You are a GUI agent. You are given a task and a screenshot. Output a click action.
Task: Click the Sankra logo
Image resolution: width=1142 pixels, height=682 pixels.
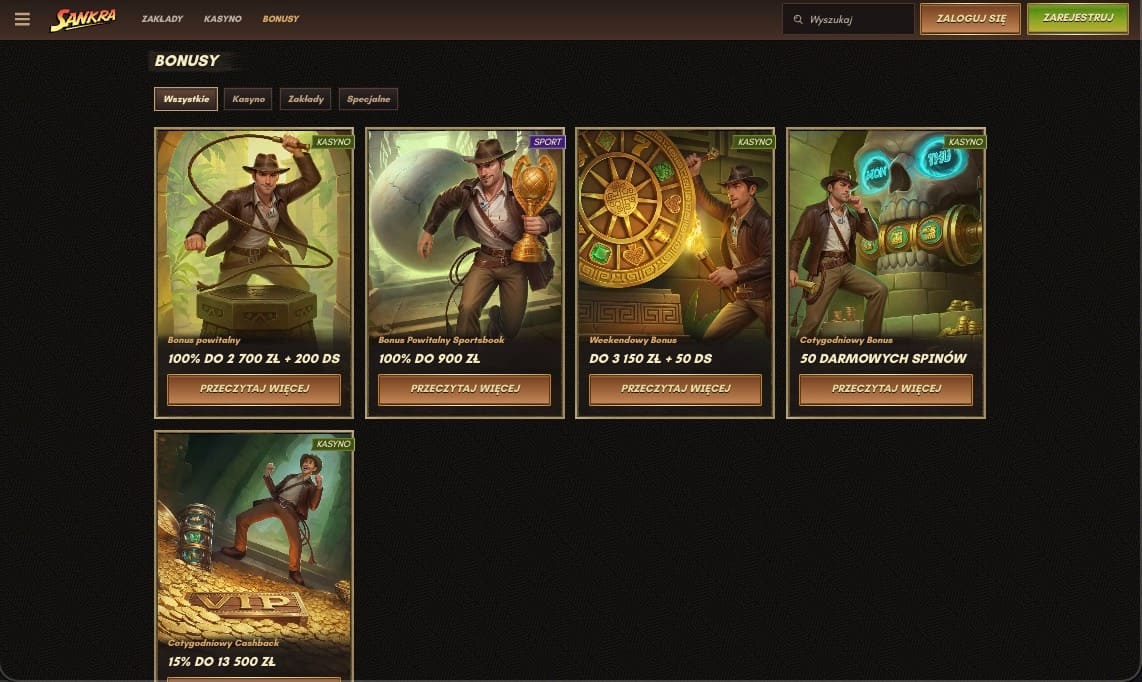tap(84, 19)
